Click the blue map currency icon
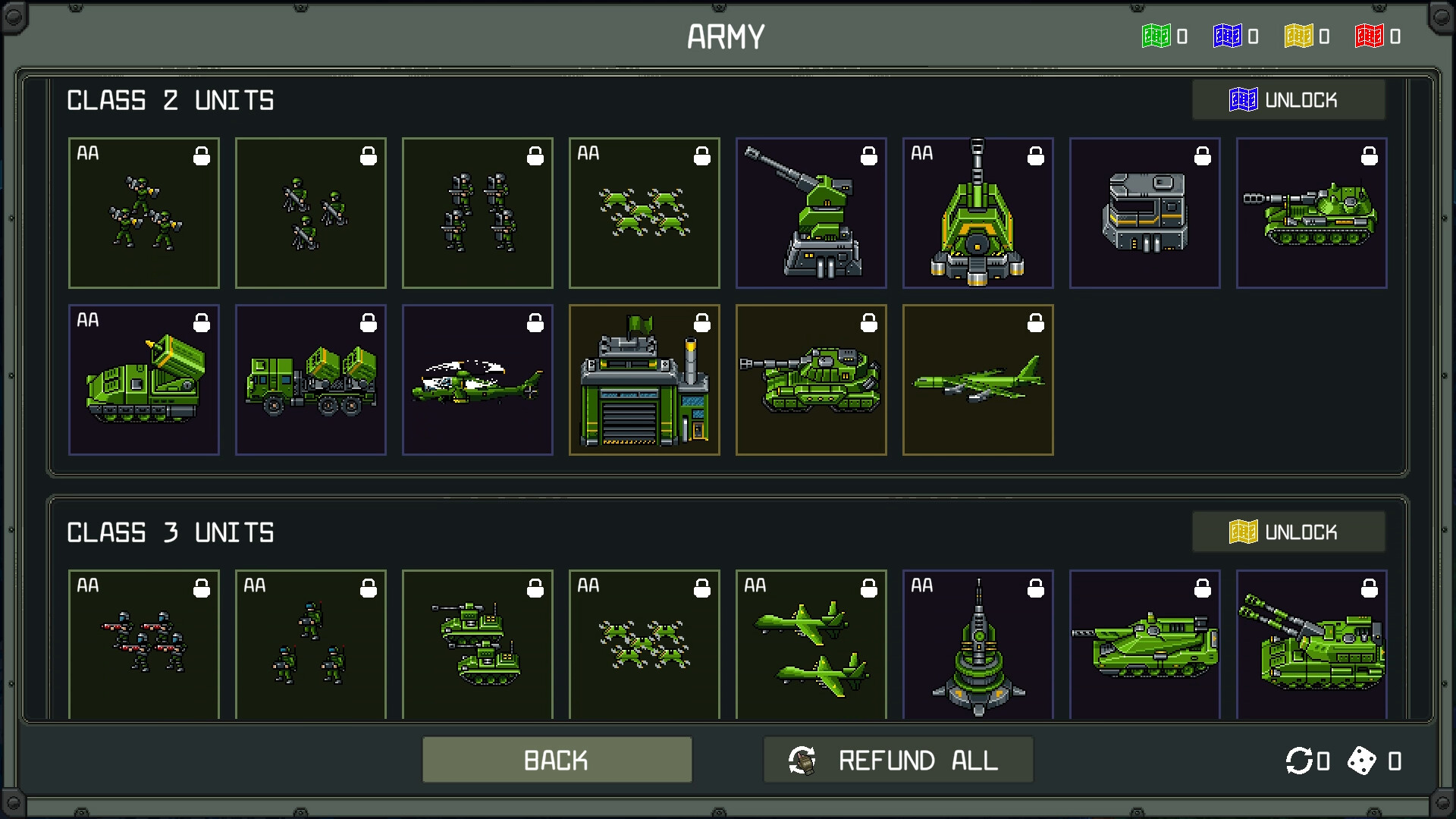The width and height of the screenshot is (1456, 819). (1228, 36)
